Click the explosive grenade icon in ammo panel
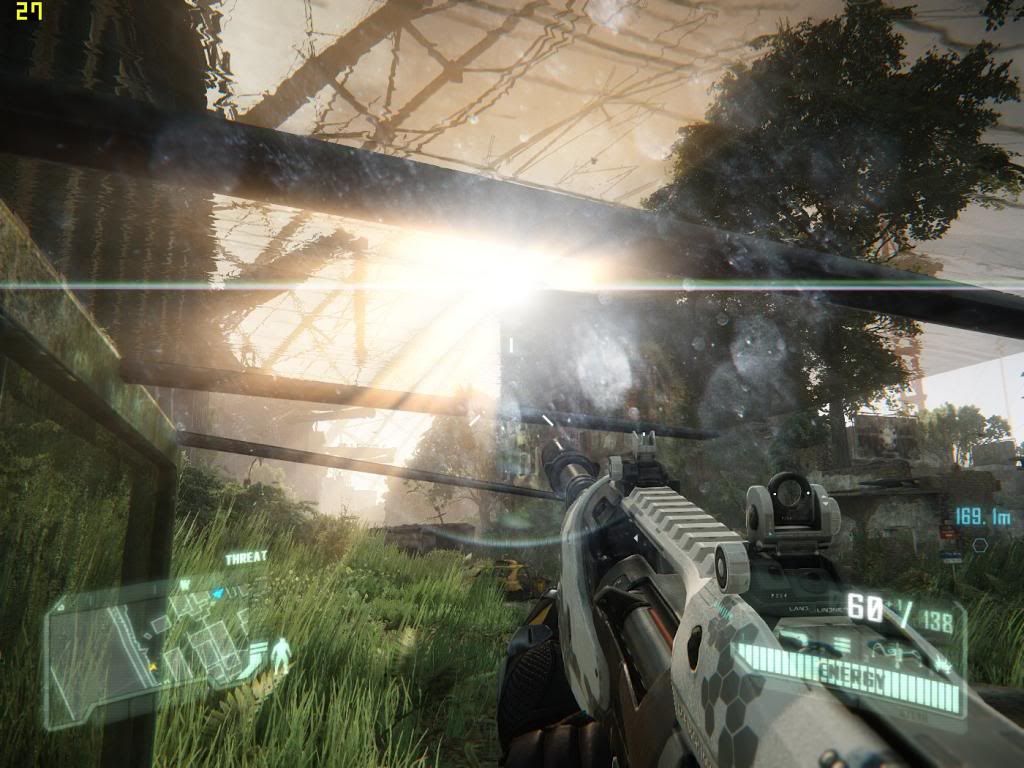This screenshot has height=768, width=1024. (942, 665)
